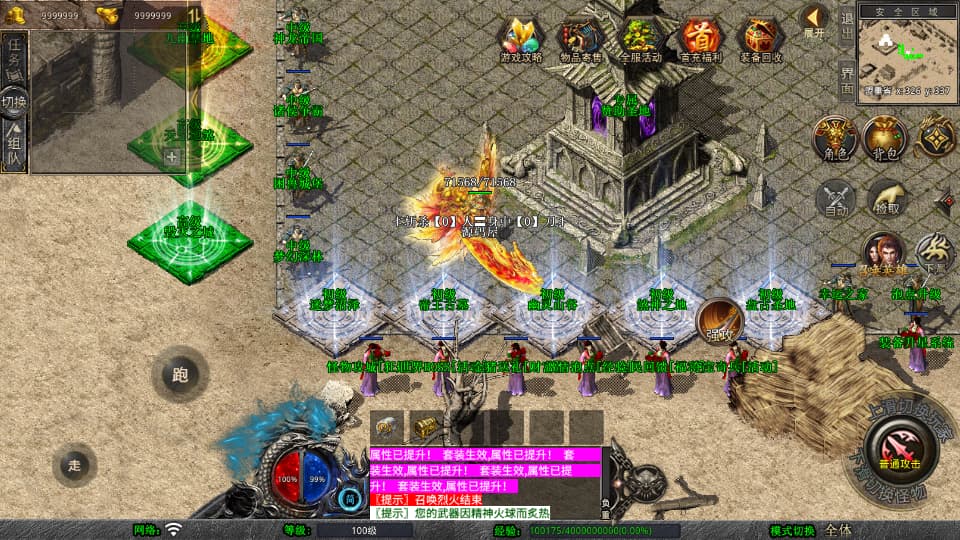
Task: Tap the 走 walk button
Action: tap(75, 465)
